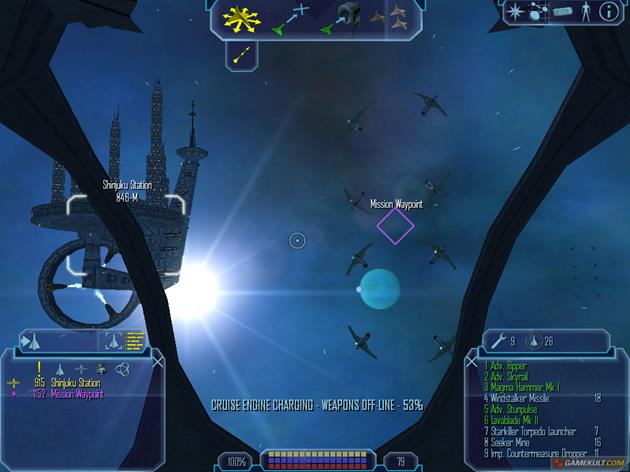Toggle the Seeker Mine entry

coord(512,440)
